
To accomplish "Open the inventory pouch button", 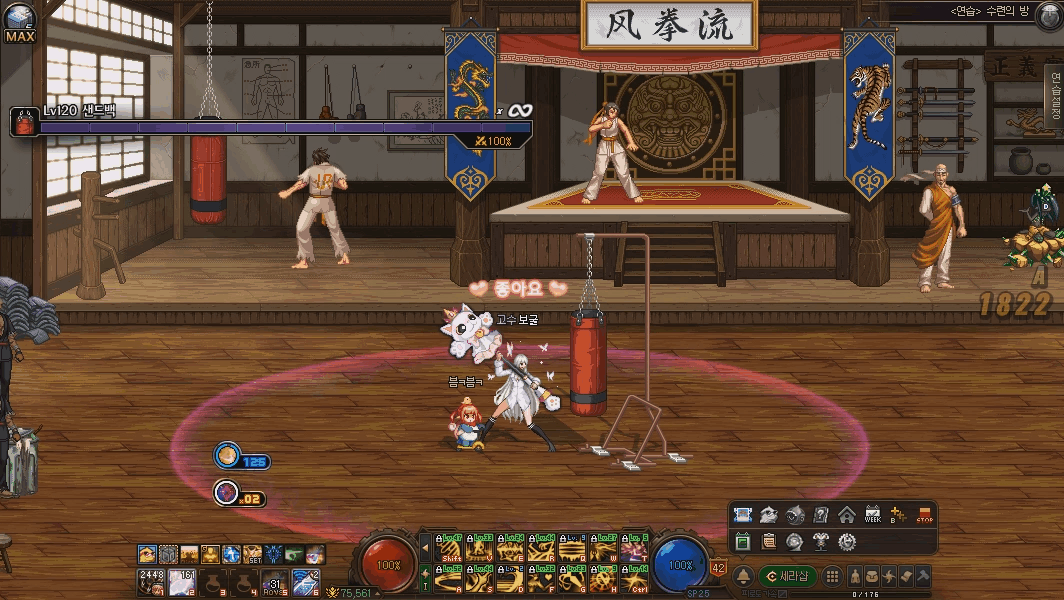I will click(873, 576).
